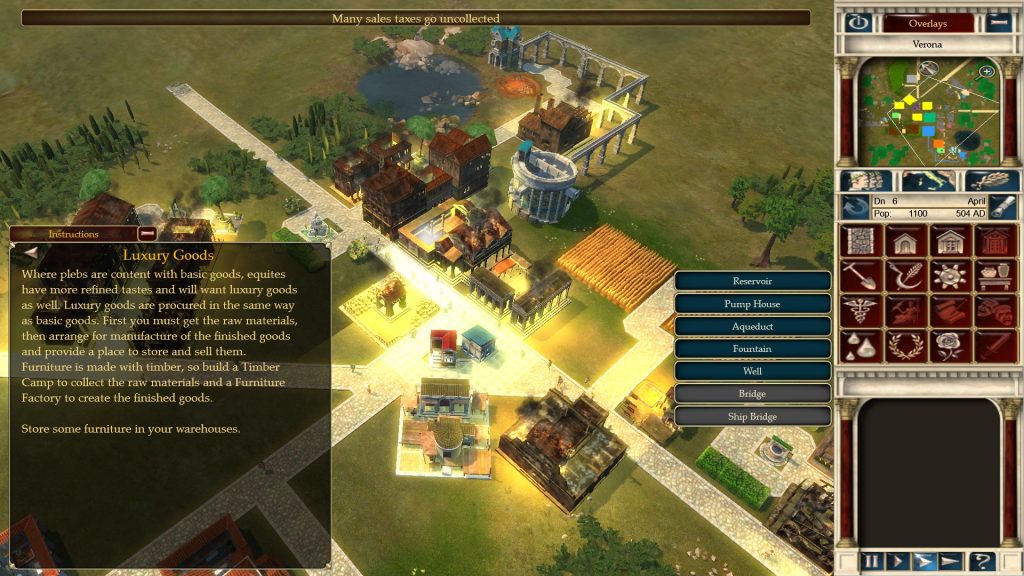Click the Verona city minimap
The width and height of the screenshot is (1024, 576).
929,112
